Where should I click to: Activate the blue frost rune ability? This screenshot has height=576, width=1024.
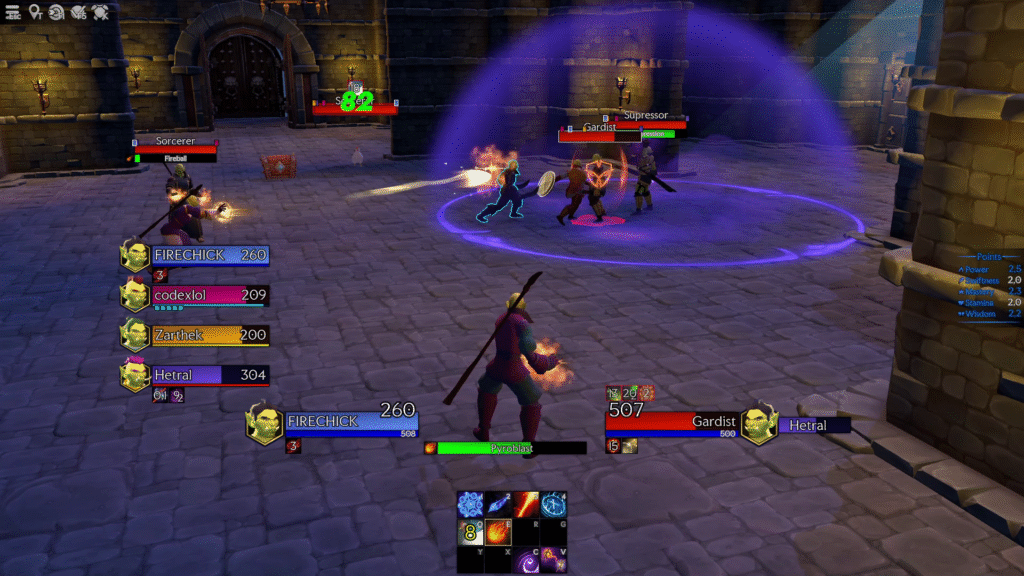470,504
